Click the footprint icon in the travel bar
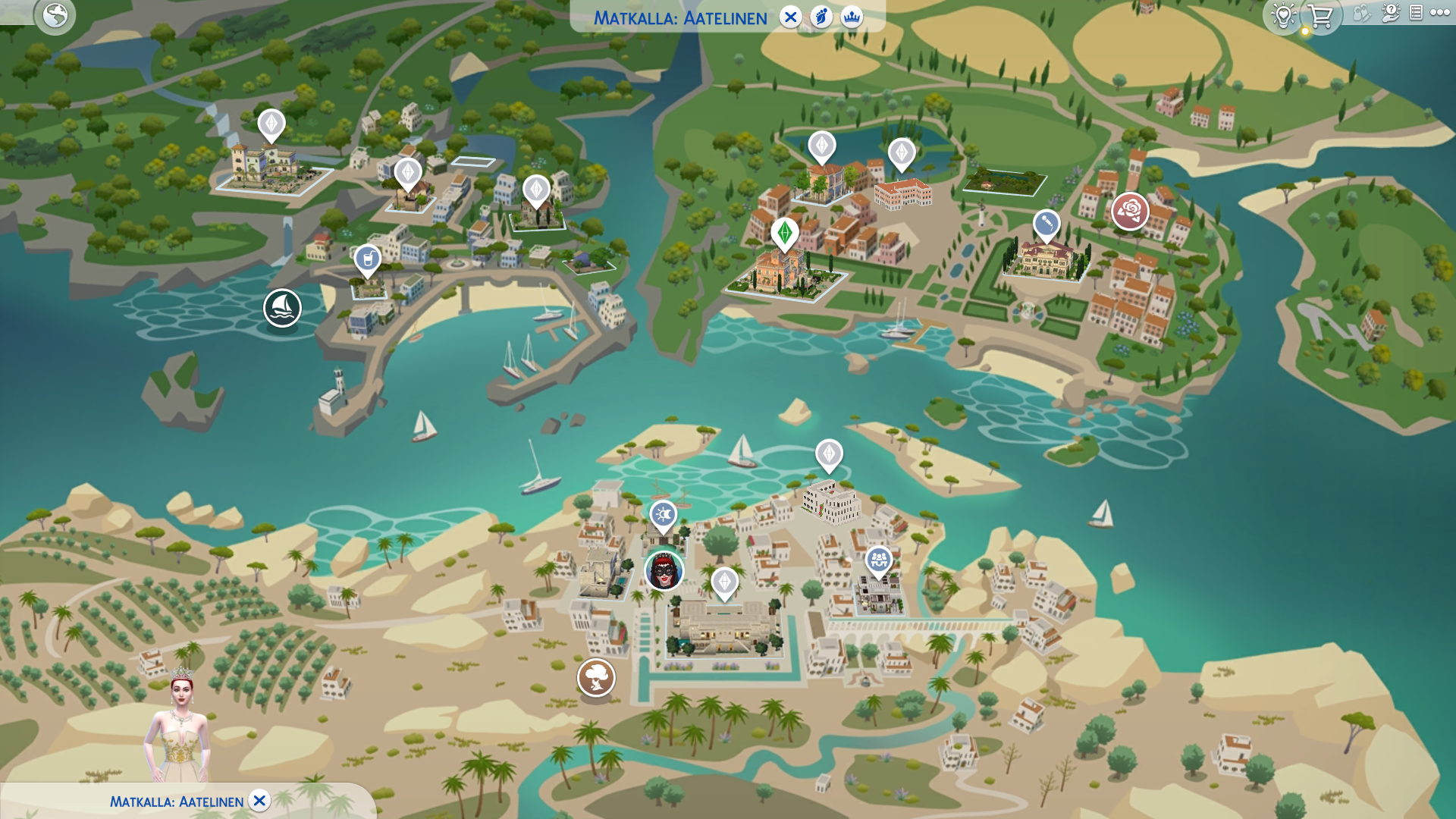Screen dimensions: 1456x819 tap(821, 17)
